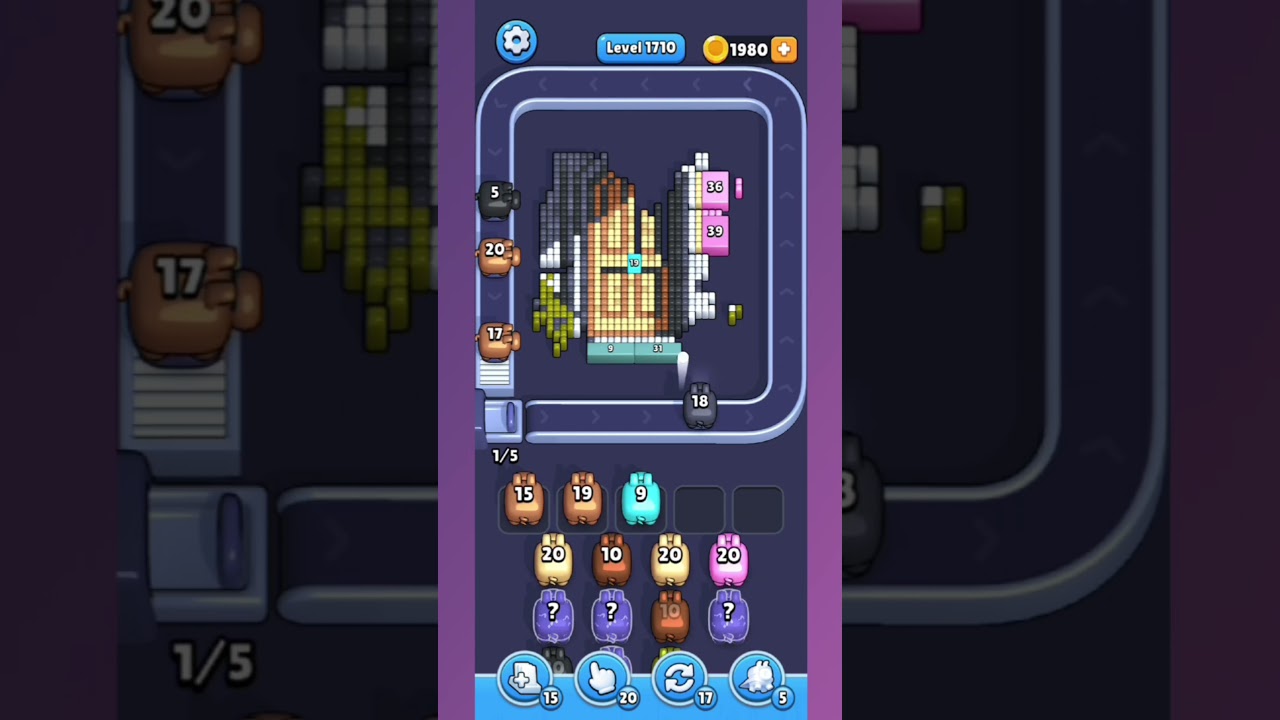Tap the pink upcoming block showing 20

coord(729,560)
